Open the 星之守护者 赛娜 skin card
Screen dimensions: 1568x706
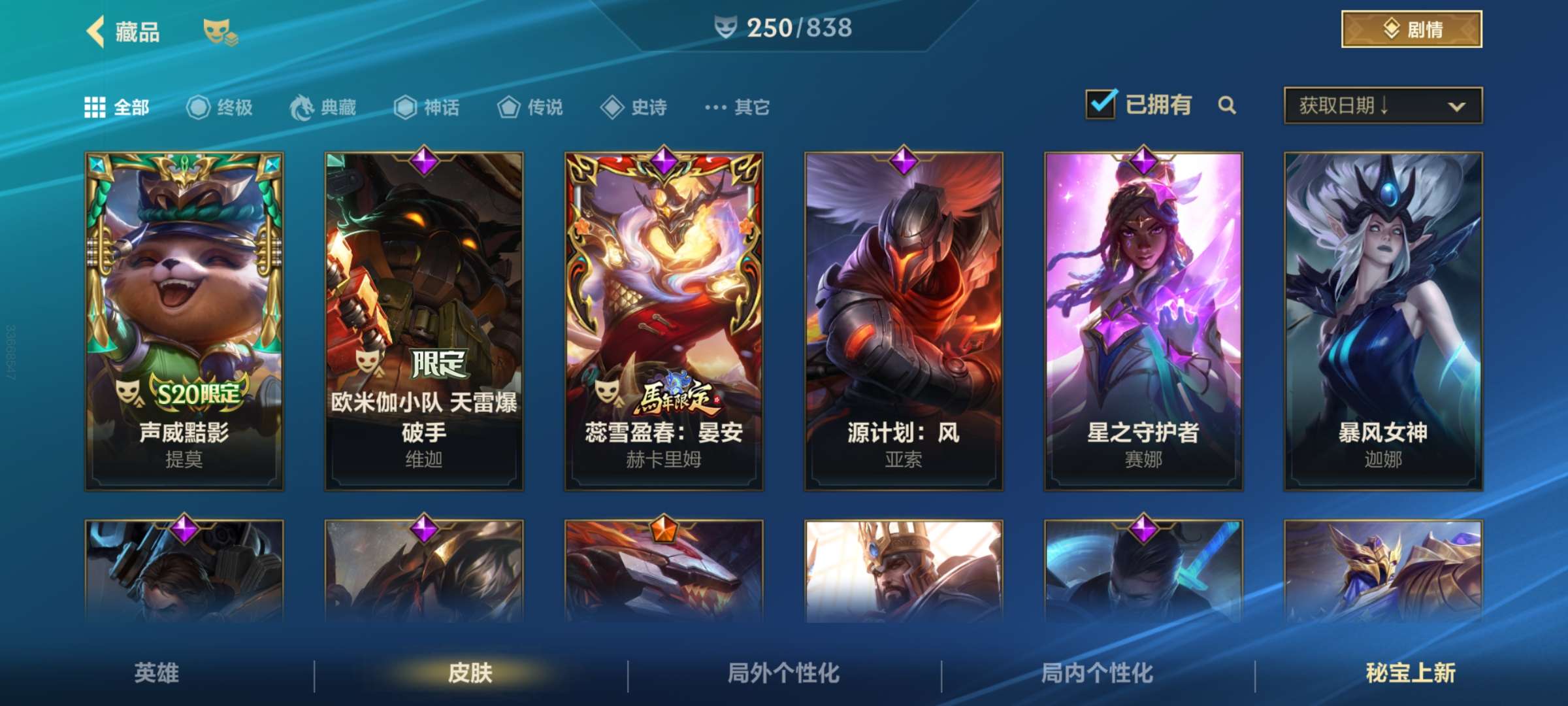click(x=1145, y=320)
